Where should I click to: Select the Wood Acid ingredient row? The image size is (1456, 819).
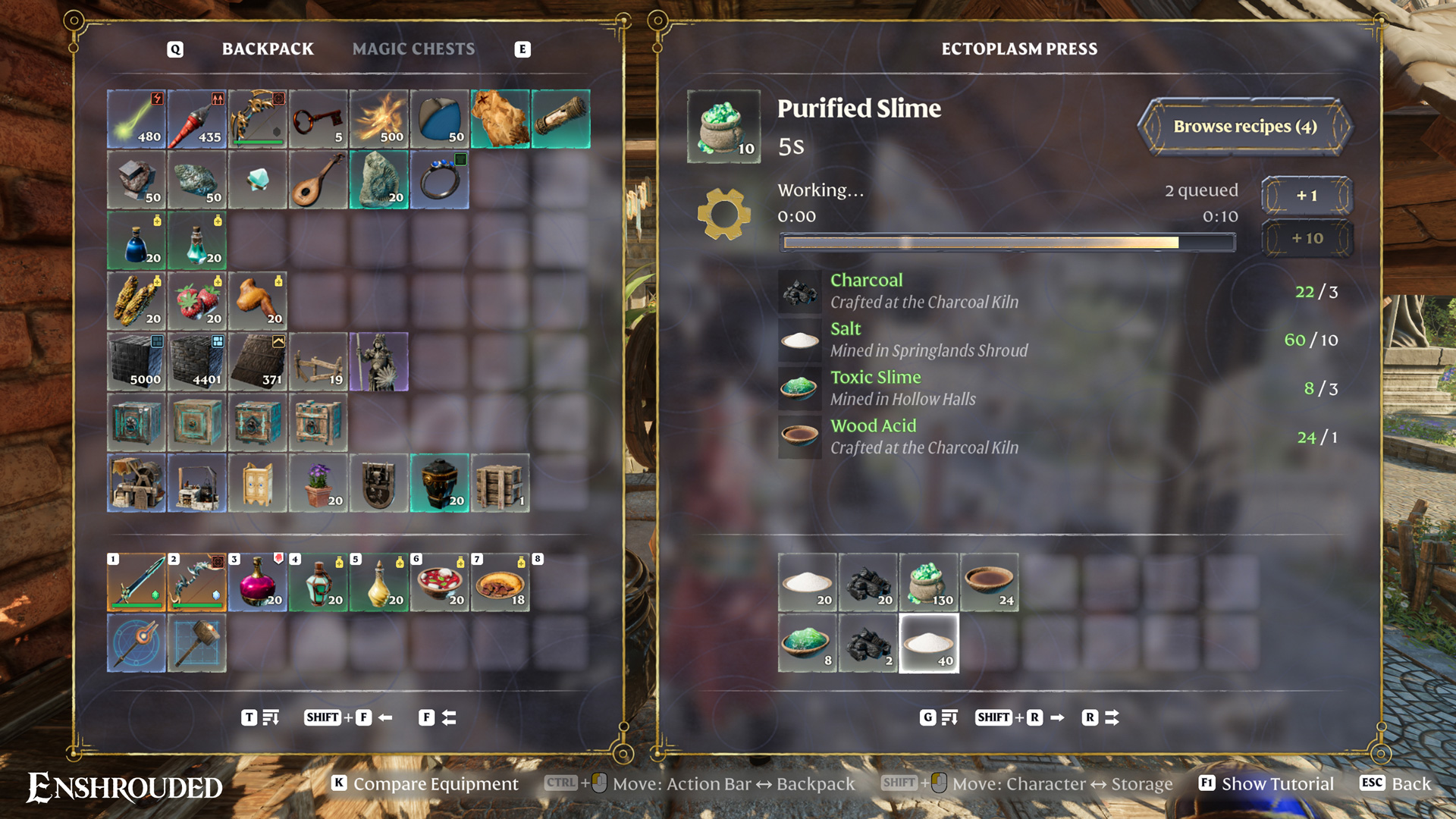(1058, 437)
